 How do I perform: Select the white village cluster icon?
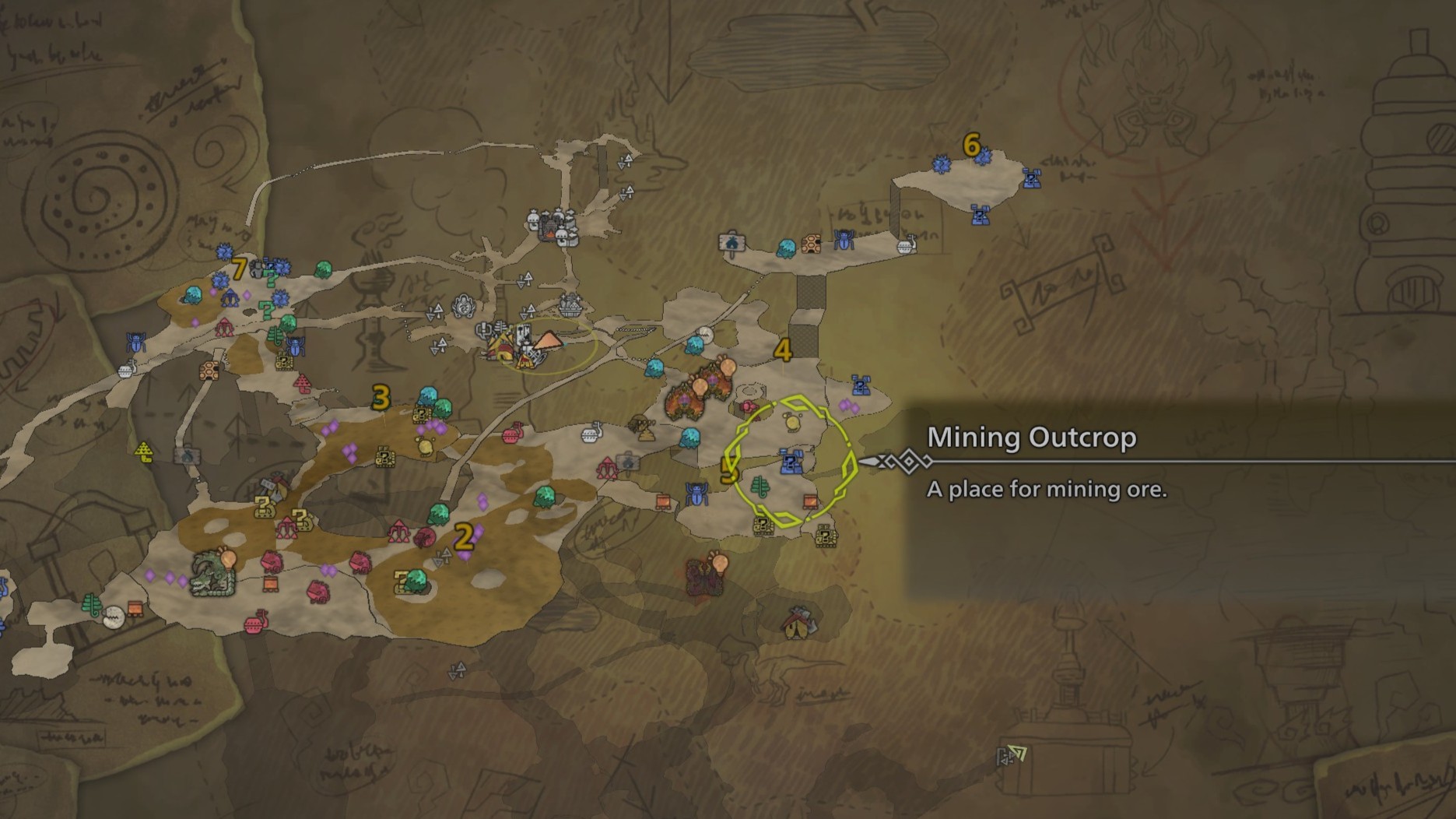[x=553, y=226]
